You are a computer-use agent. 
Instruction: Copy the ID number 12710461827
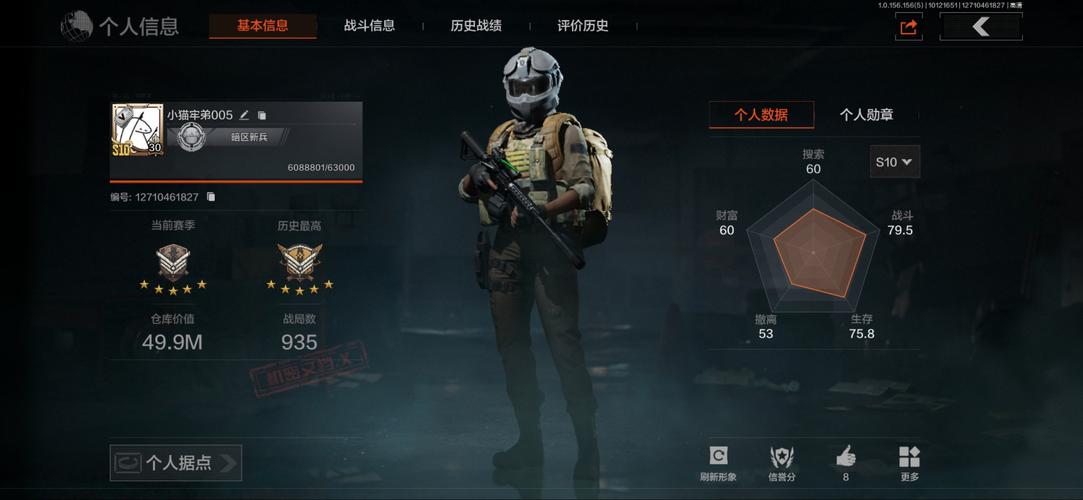coord(211,197)
